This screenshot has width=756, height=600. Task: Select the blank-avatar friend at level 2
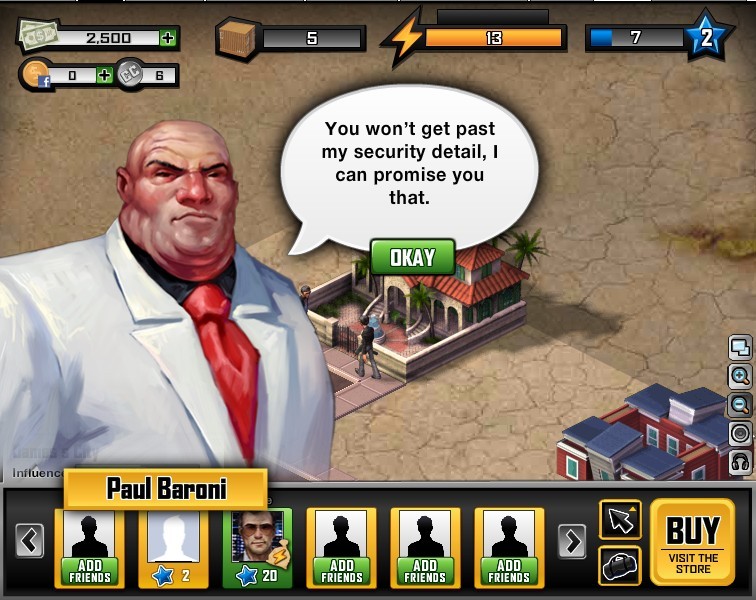pyautogui.click(x=173, y=546)
